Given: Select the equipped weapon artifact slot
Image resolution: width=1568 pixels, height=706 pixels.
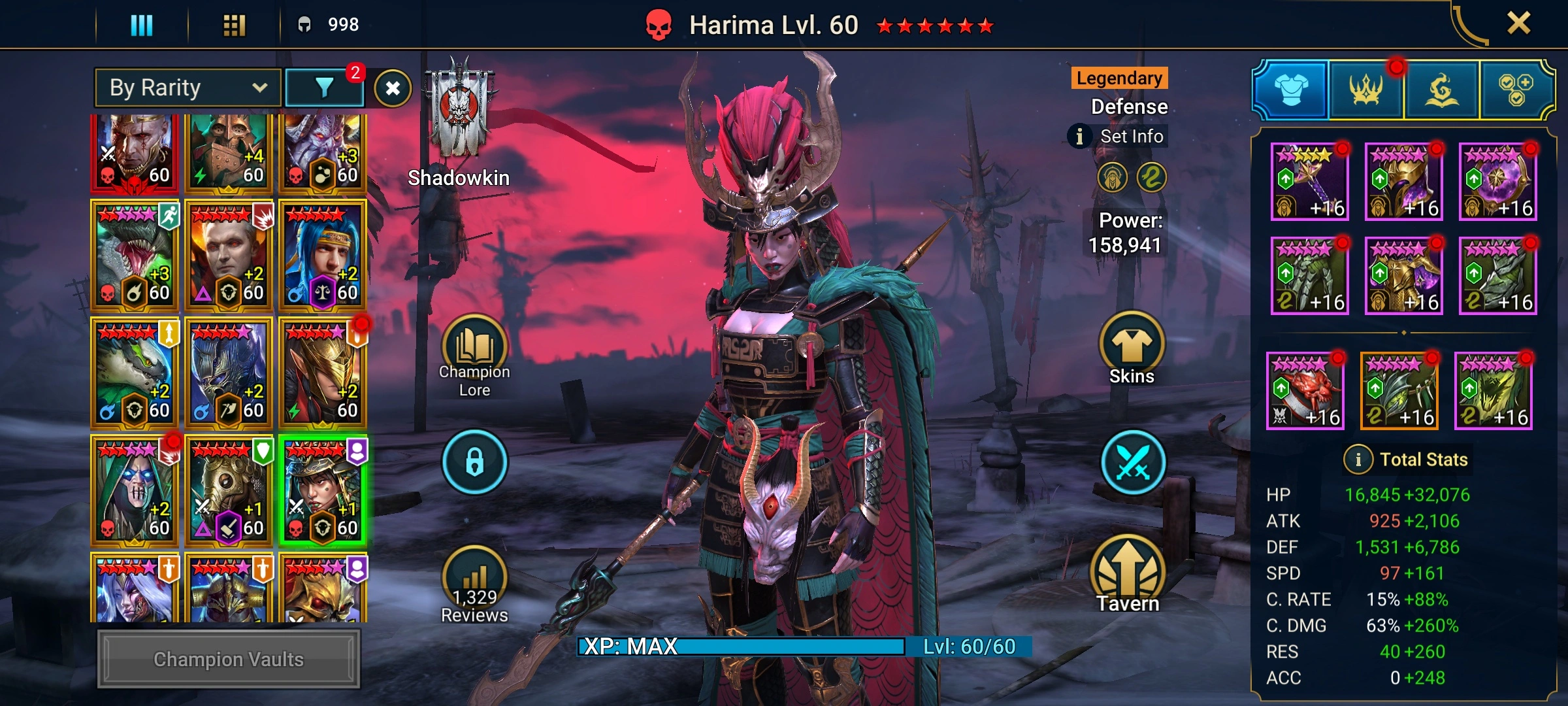Looking at the screenshot, I should (1310, 182).
